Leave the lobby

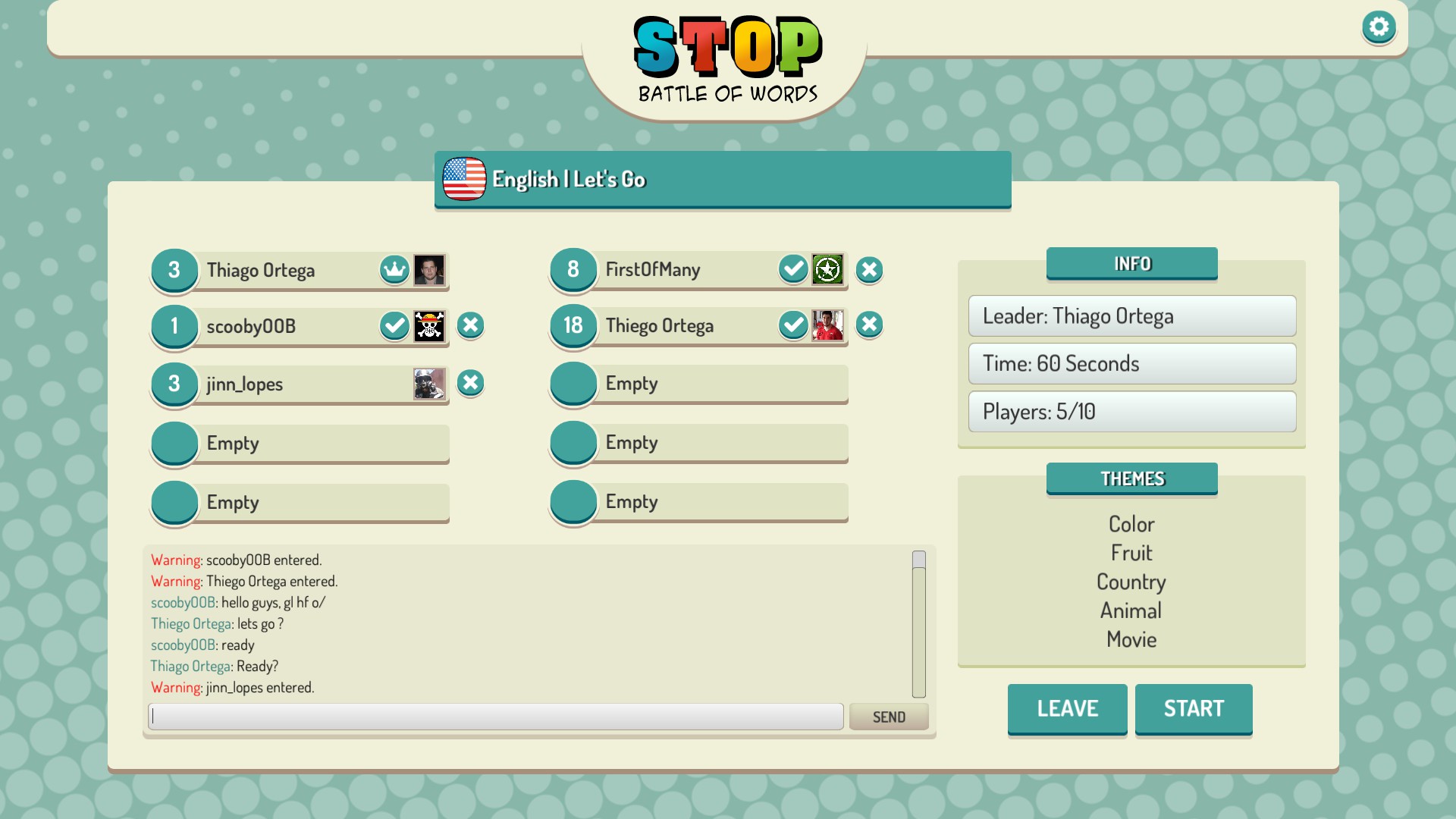(1066, 708)
